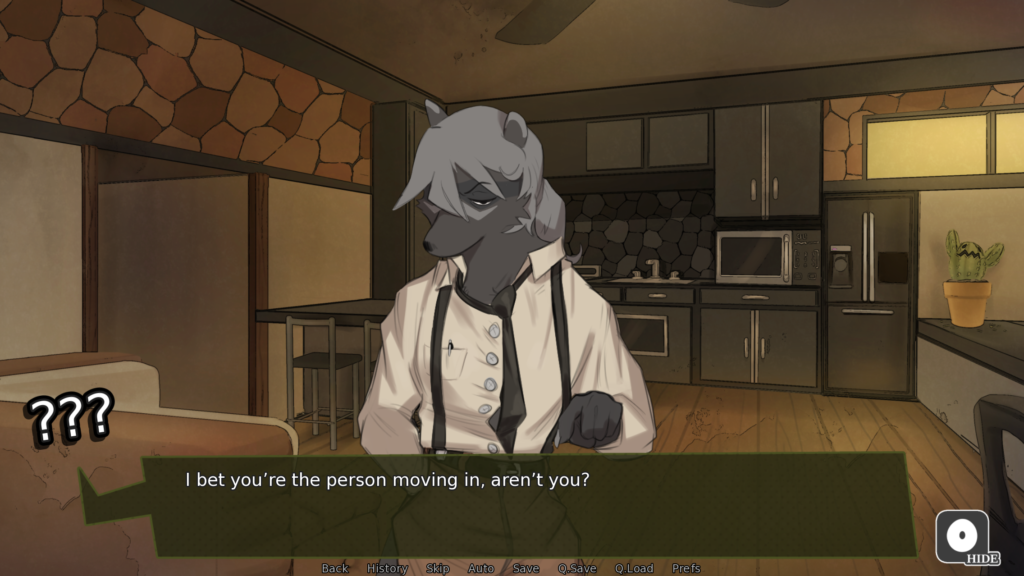Open the History log

[387, 568]
